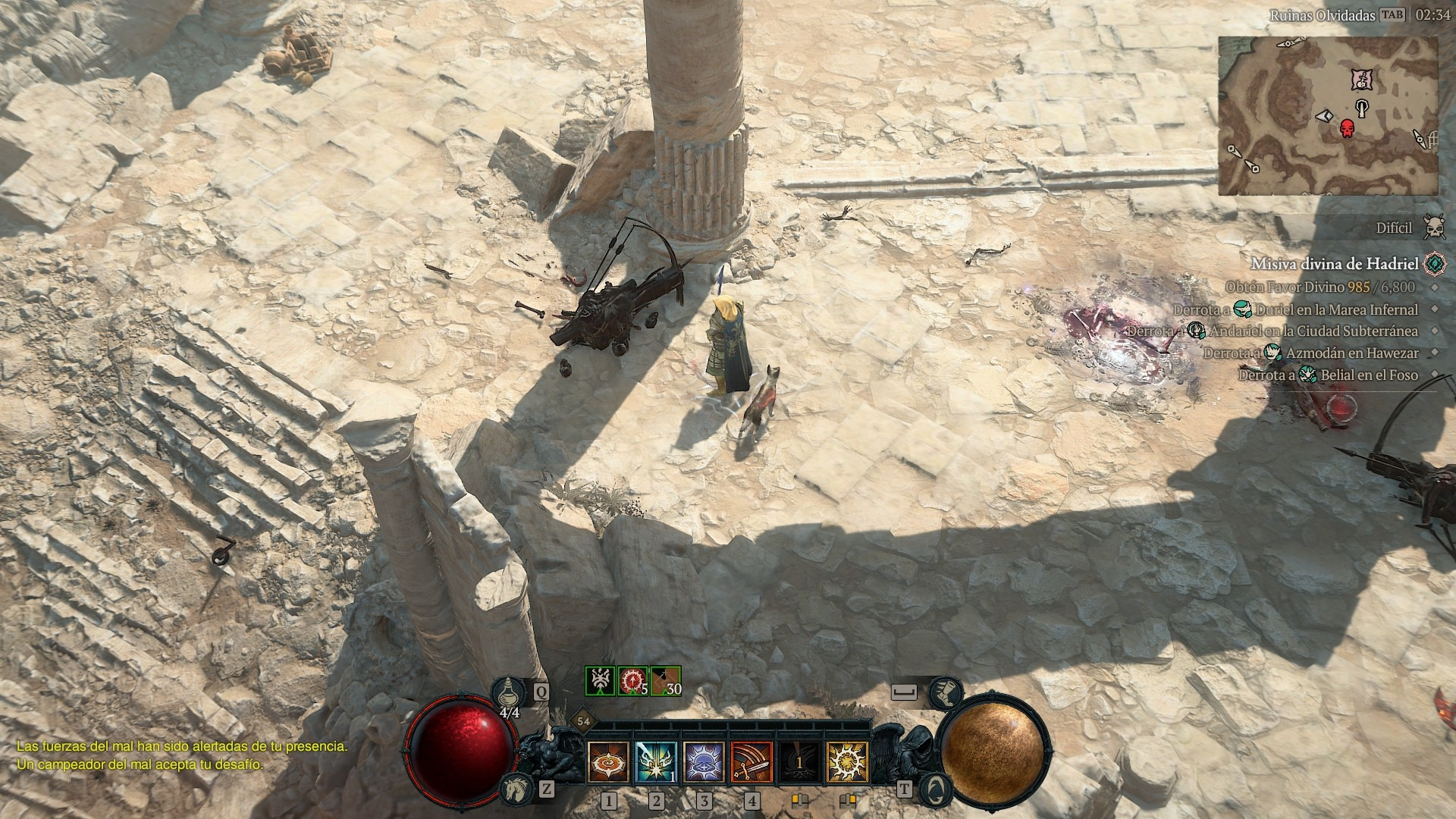The width and height of the screenshot is (1456, 819).
Task: Check the brown buff icon showing 30
Action: click(665, 680)
